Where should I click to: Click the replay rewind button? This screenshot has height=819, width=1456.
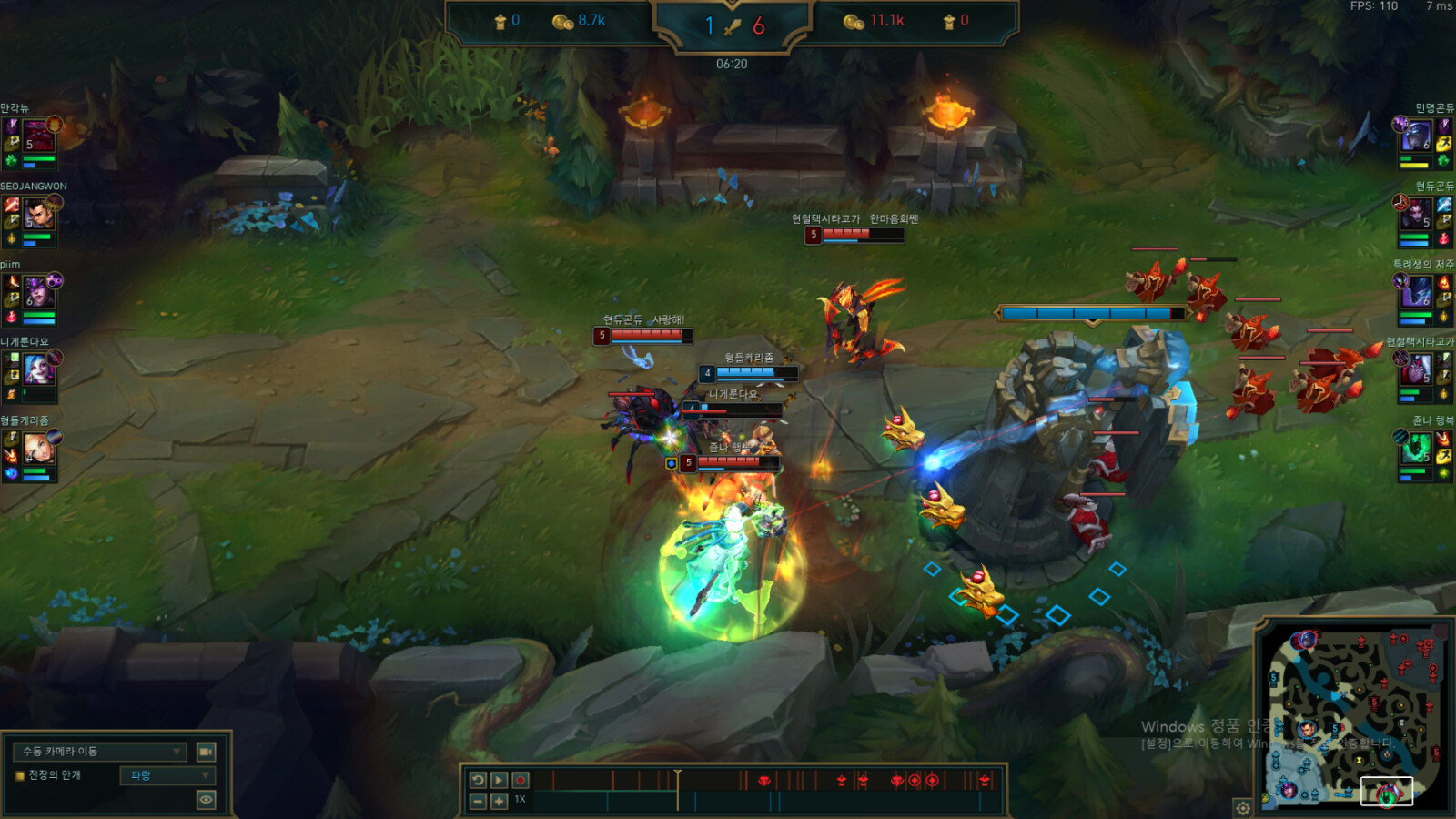click(478, 781)
